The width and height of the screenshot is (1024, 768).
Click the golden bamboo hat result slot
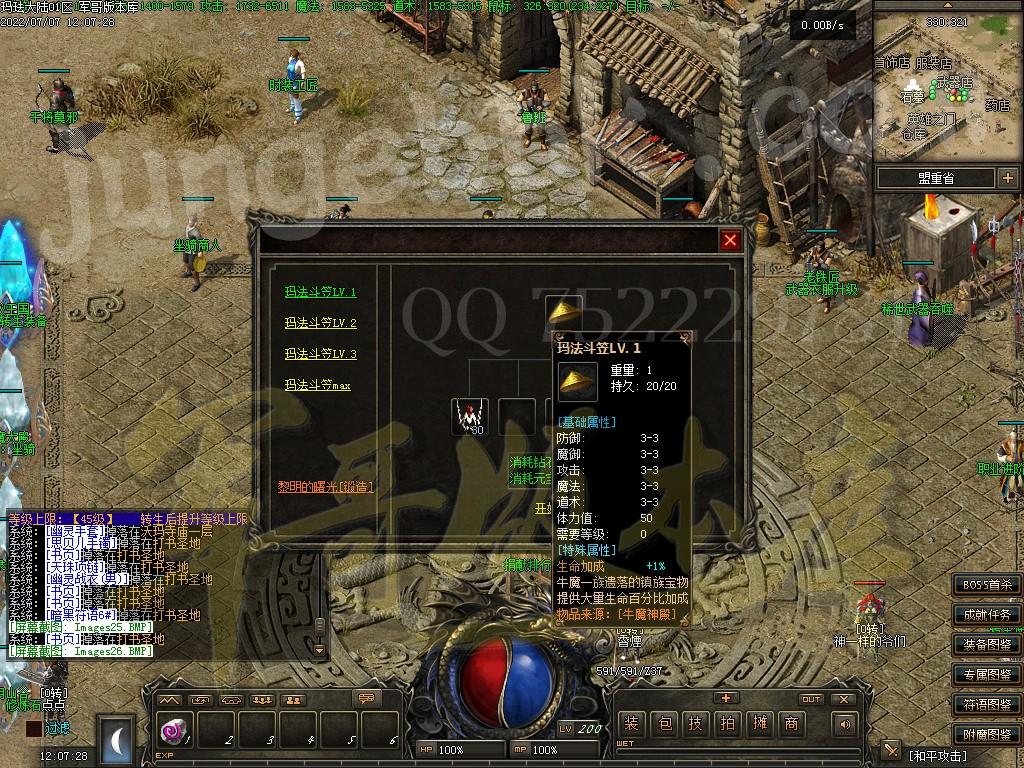point(564,309)
